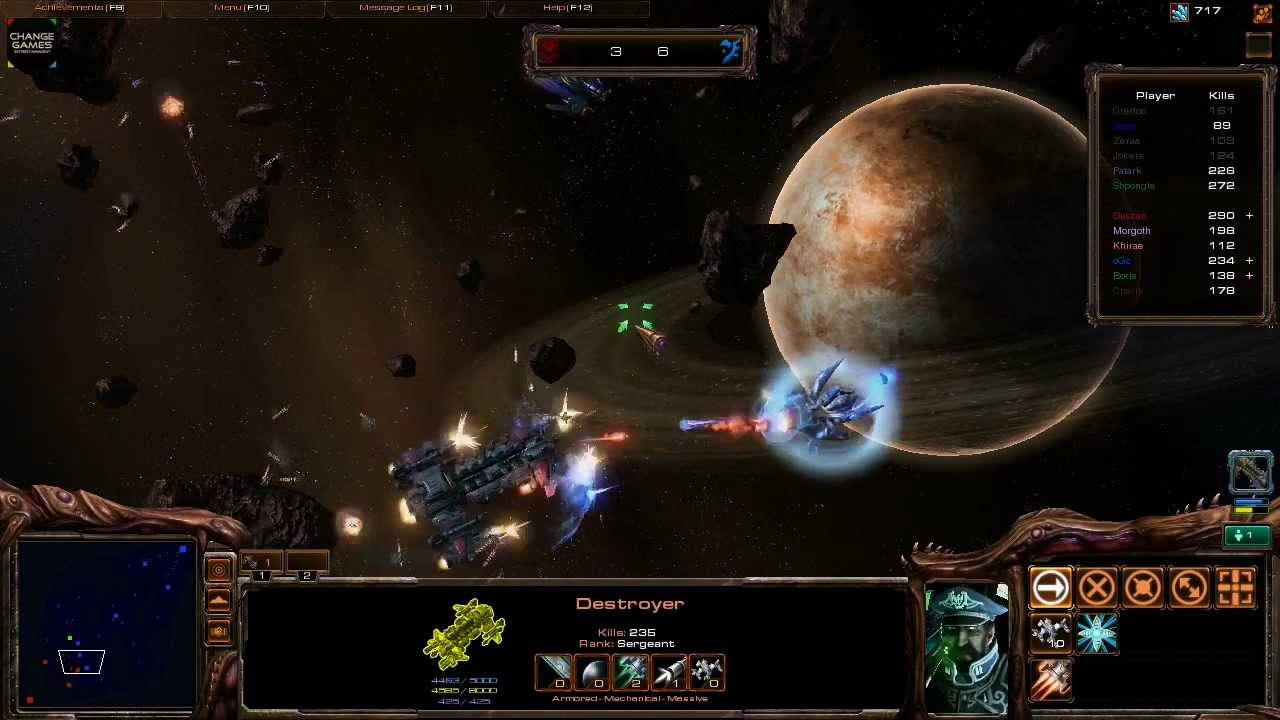Screen dimensions: 1280x720
Task: Activate the Hold Position command
Action: pyautogui.click(x=1143, y=588)
